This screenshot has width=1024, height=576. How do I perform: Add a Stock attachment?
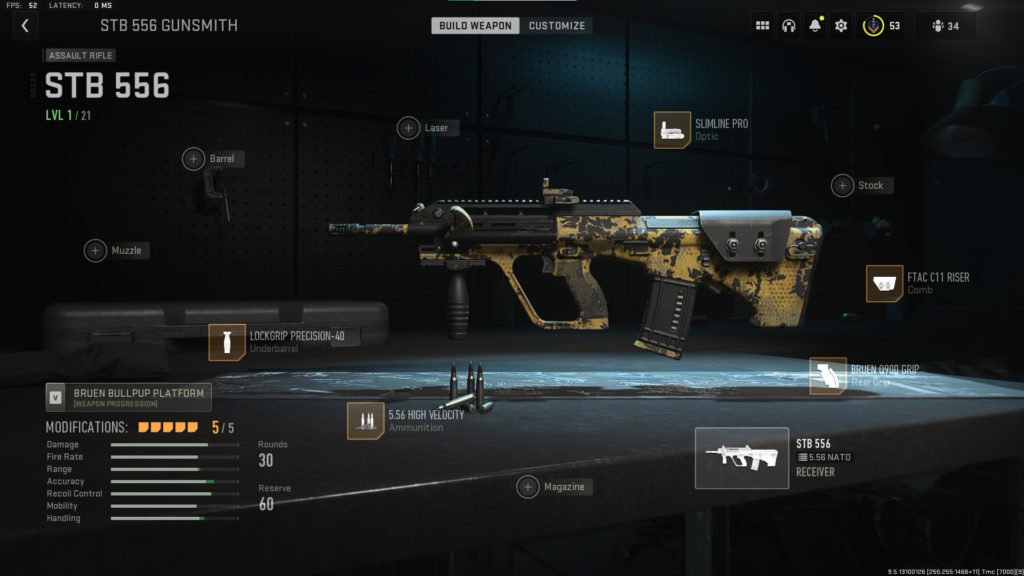(843, 185)
